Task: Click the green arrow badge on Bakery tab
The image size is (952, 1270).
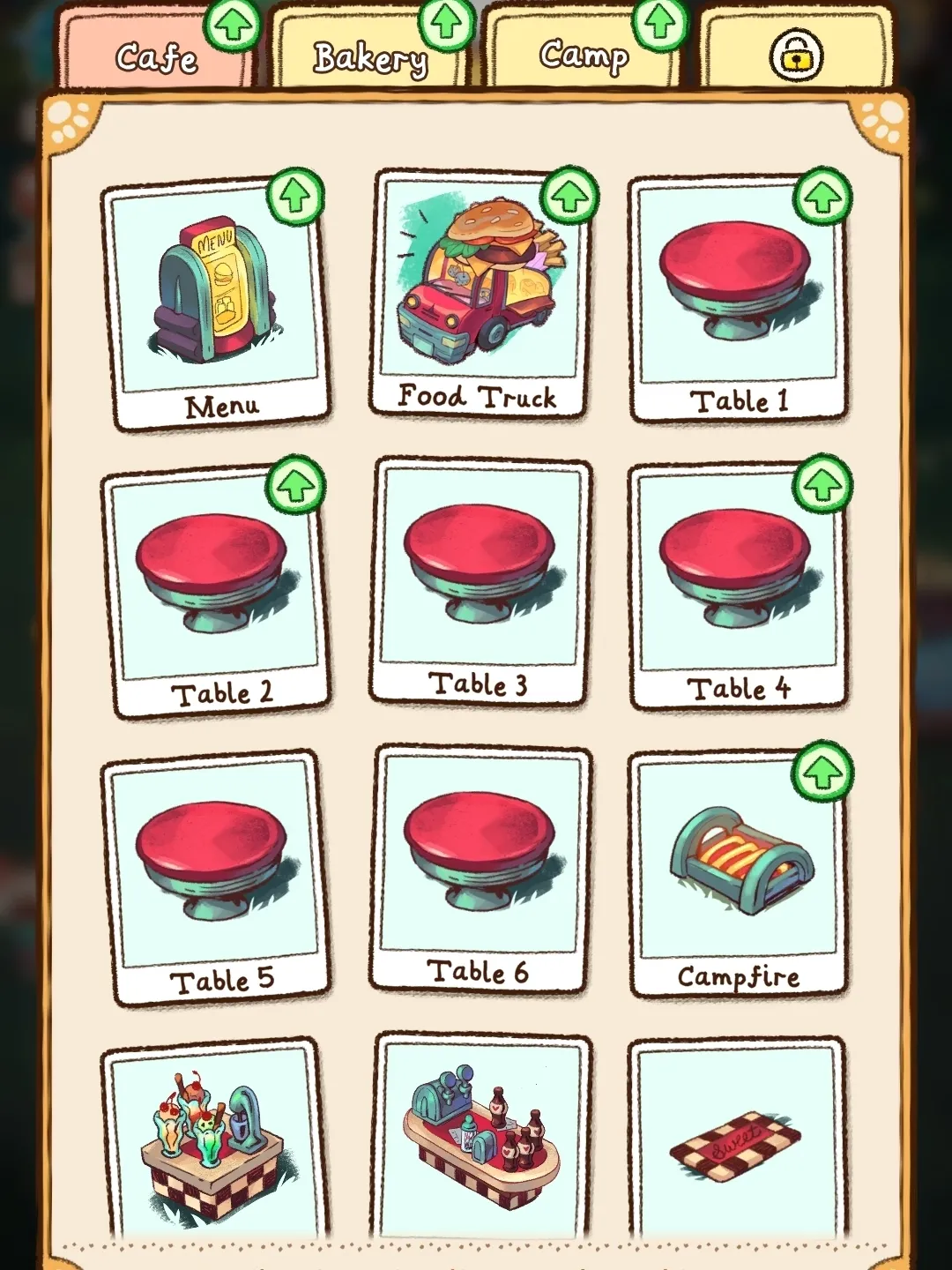Action: pos(446,23)
